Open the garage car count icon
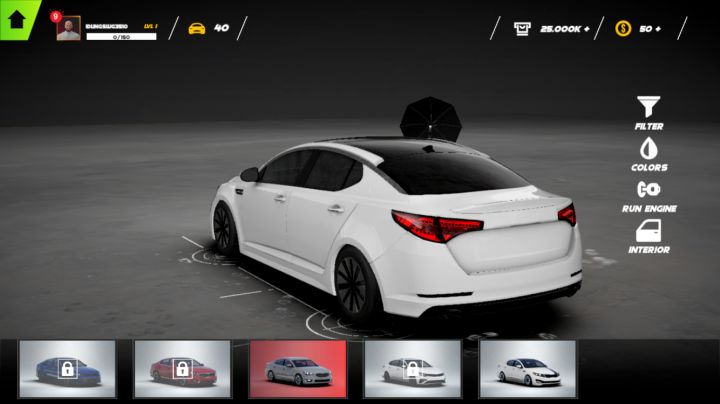This screenshot has width=720, height=404. (x=197, y=28)
